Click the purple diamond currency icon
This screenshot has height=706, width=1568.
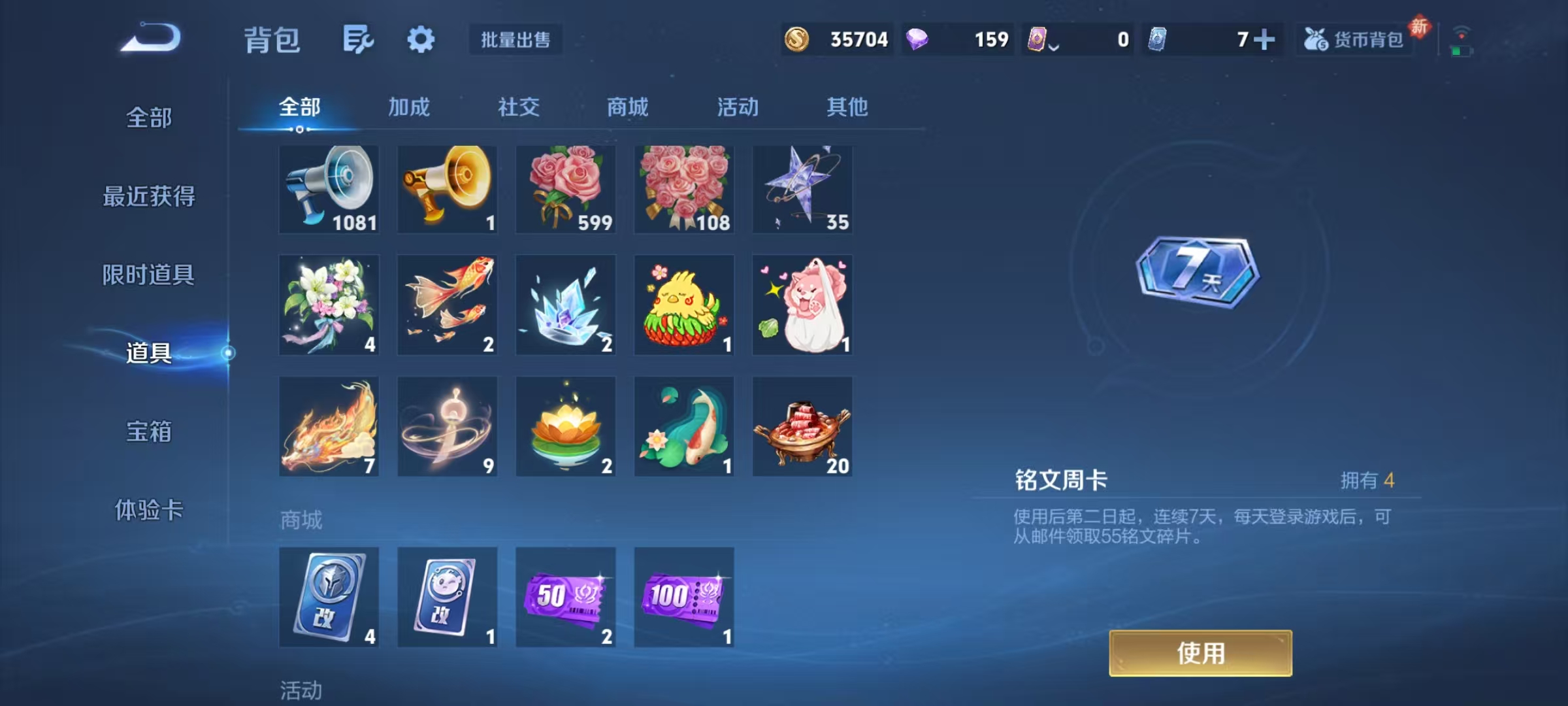pyautogui.click(x=918, y=41)
